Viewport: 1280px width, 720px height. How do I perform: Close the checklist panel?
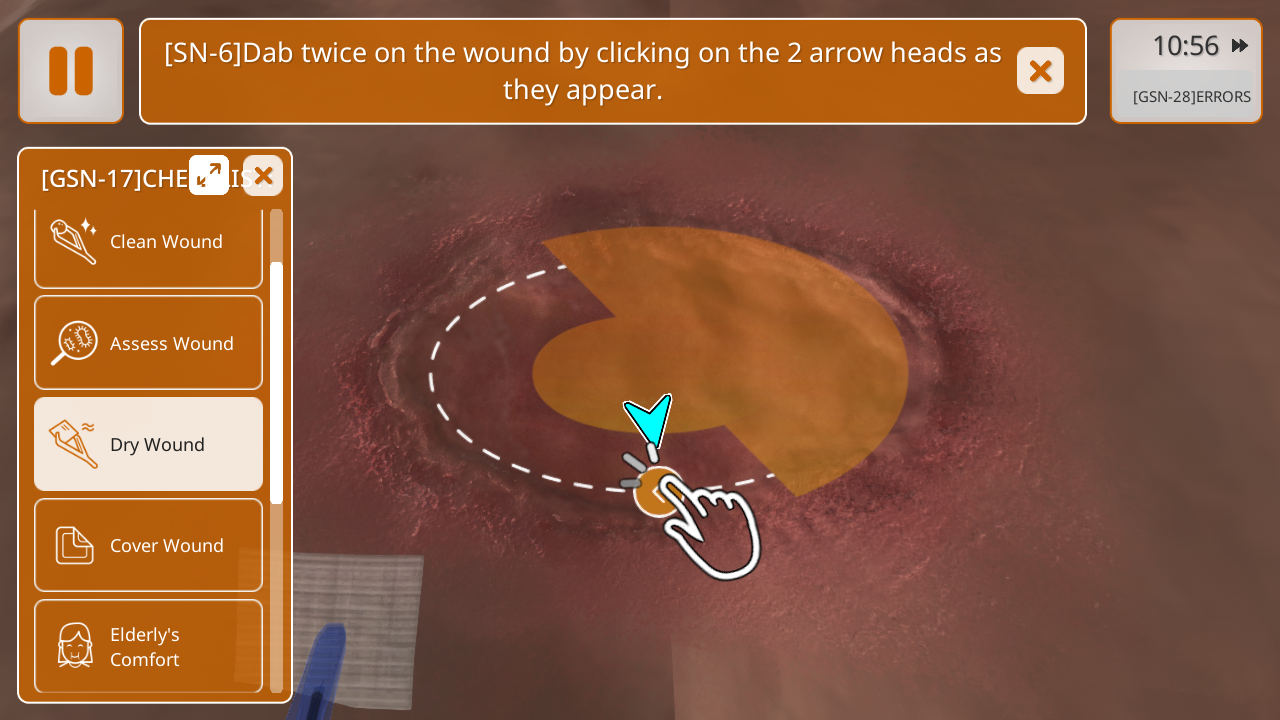263,176
